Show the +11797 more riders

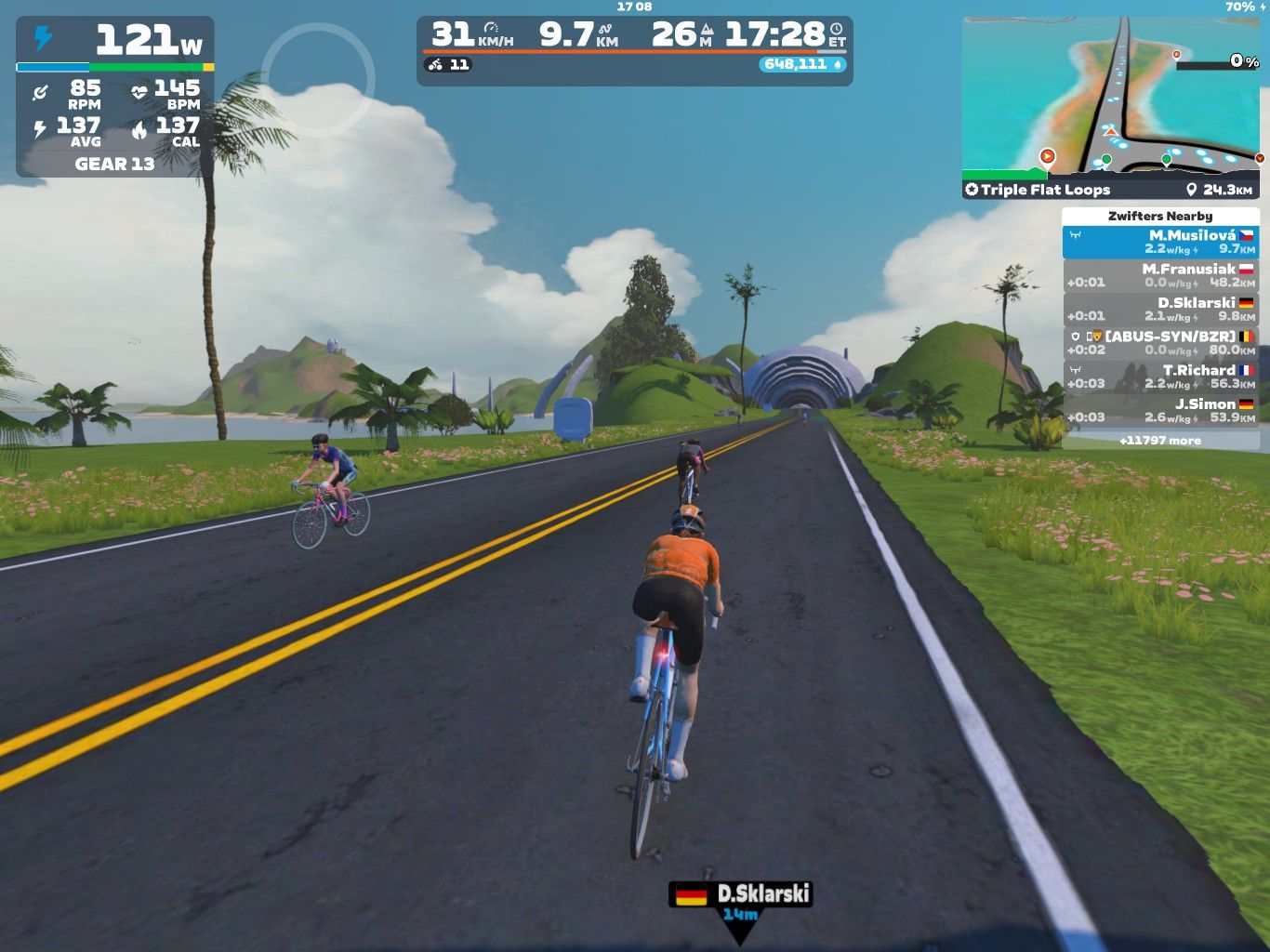click(x=1160, y=441)
